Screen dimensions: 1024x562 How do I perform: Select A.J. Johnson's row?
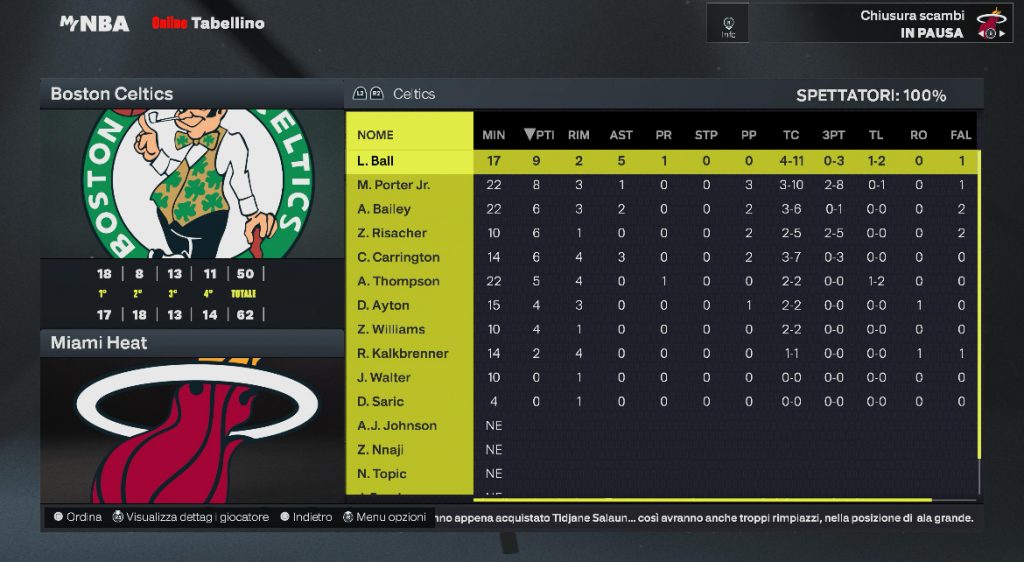(396, 425)
